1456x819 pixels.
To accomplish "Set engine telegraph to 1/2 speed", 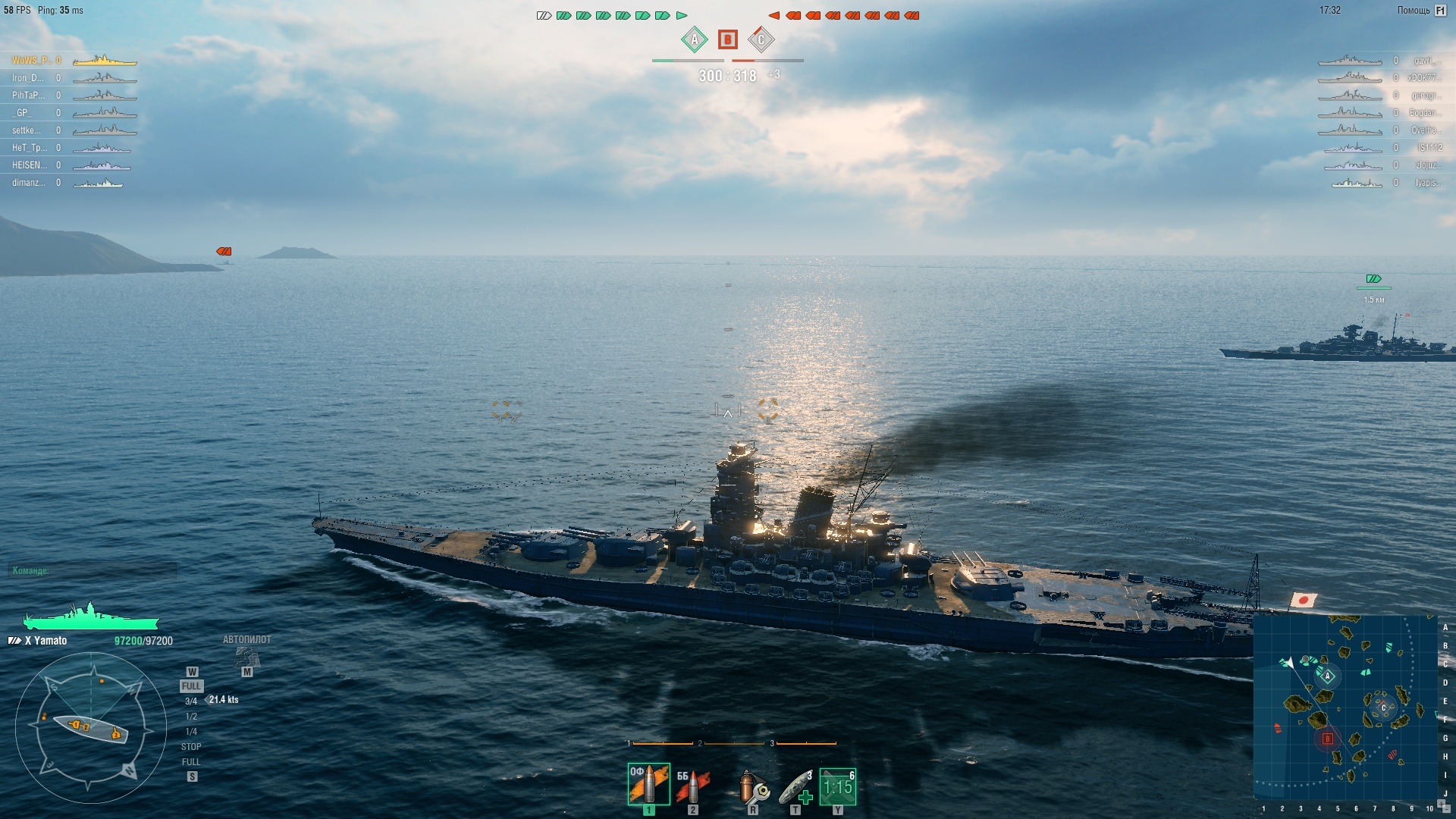I will point(191,717).
